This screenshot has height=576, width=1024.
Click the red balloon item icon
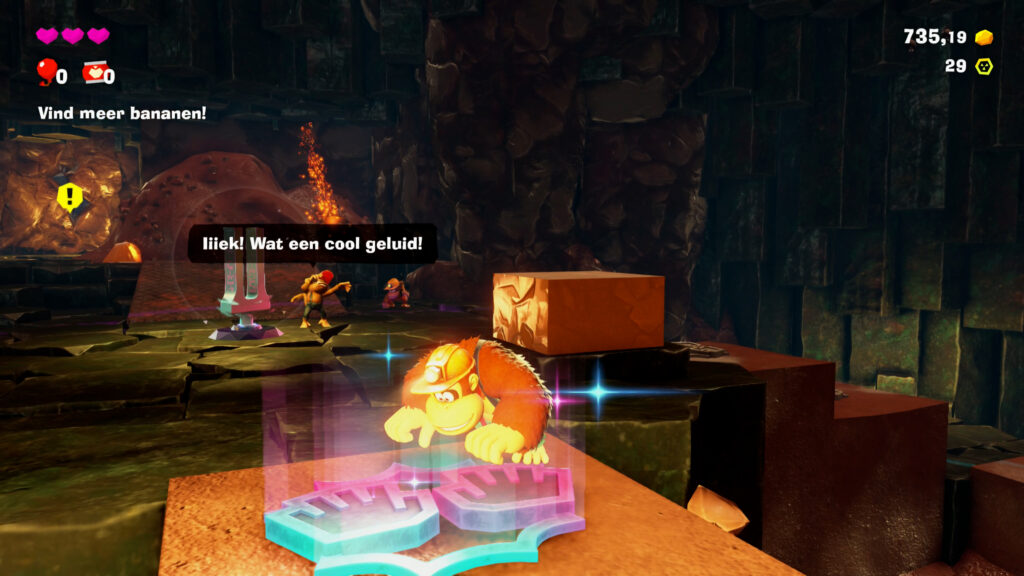tap(46, 71)
